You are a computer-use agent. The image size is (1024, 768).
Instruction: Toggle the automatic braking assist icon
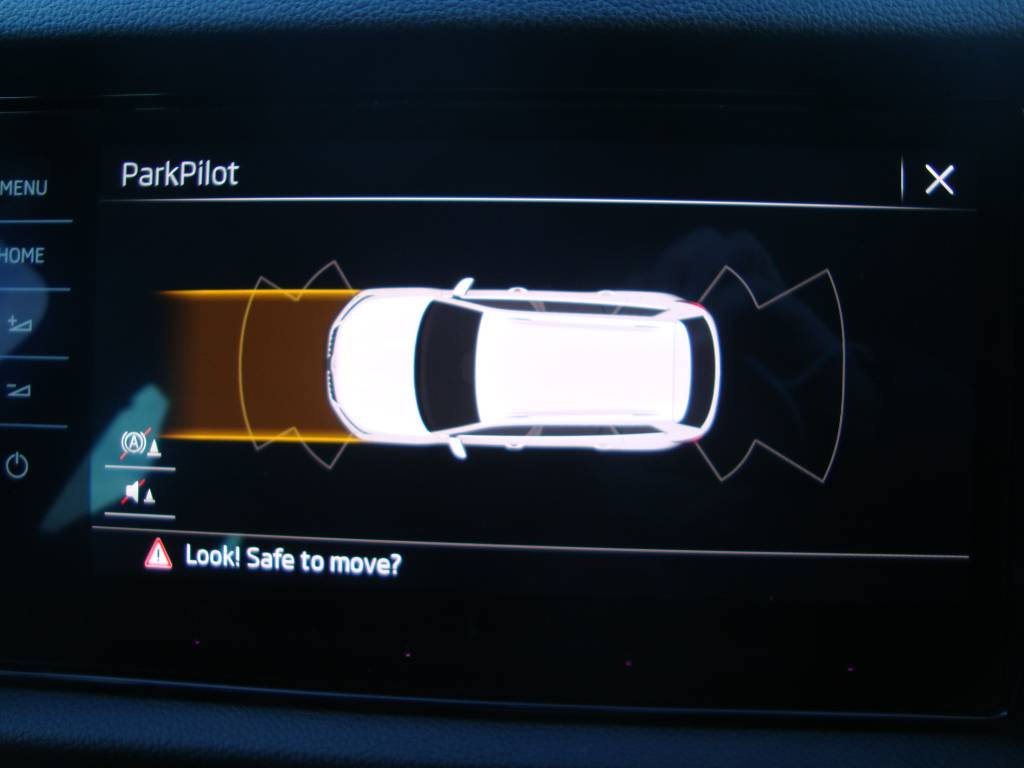(x=140, y=445)
